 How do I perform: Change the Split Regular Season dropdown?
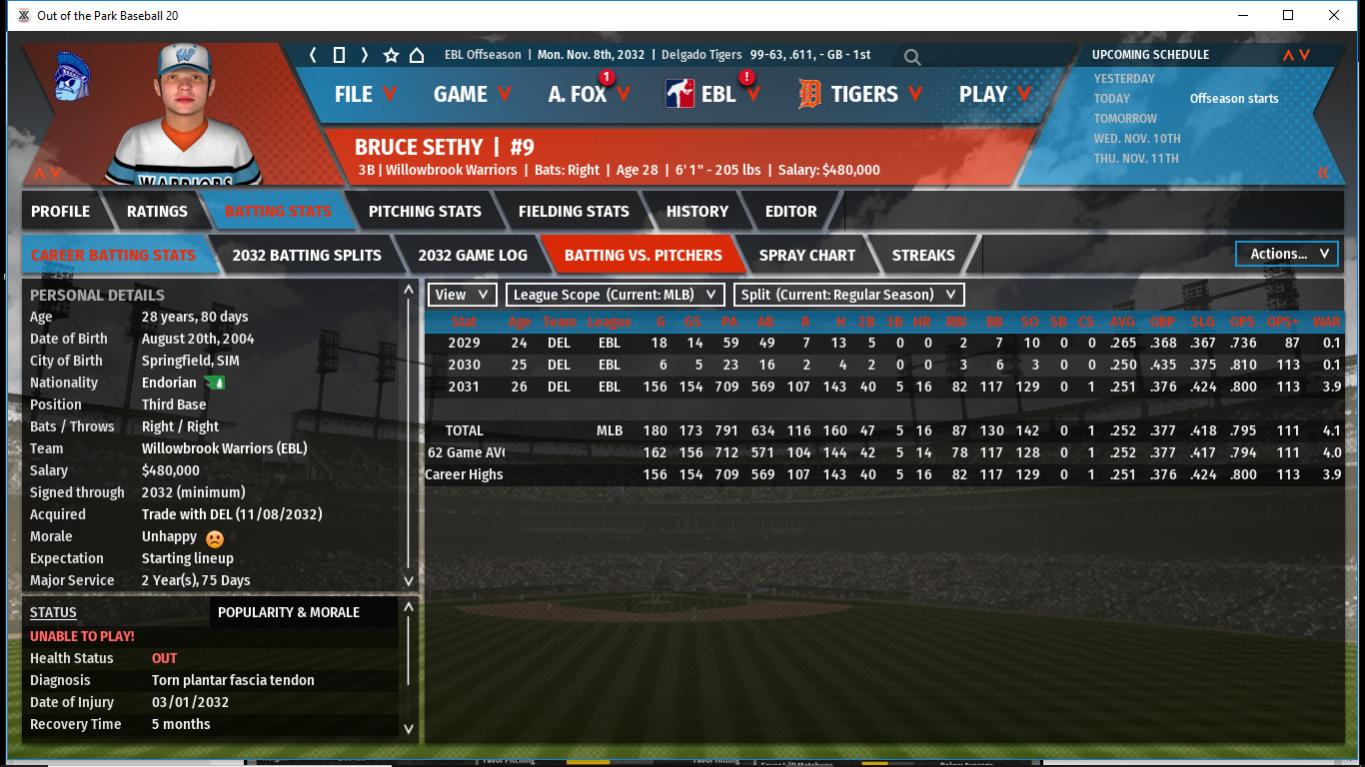[x=849, y=295]
